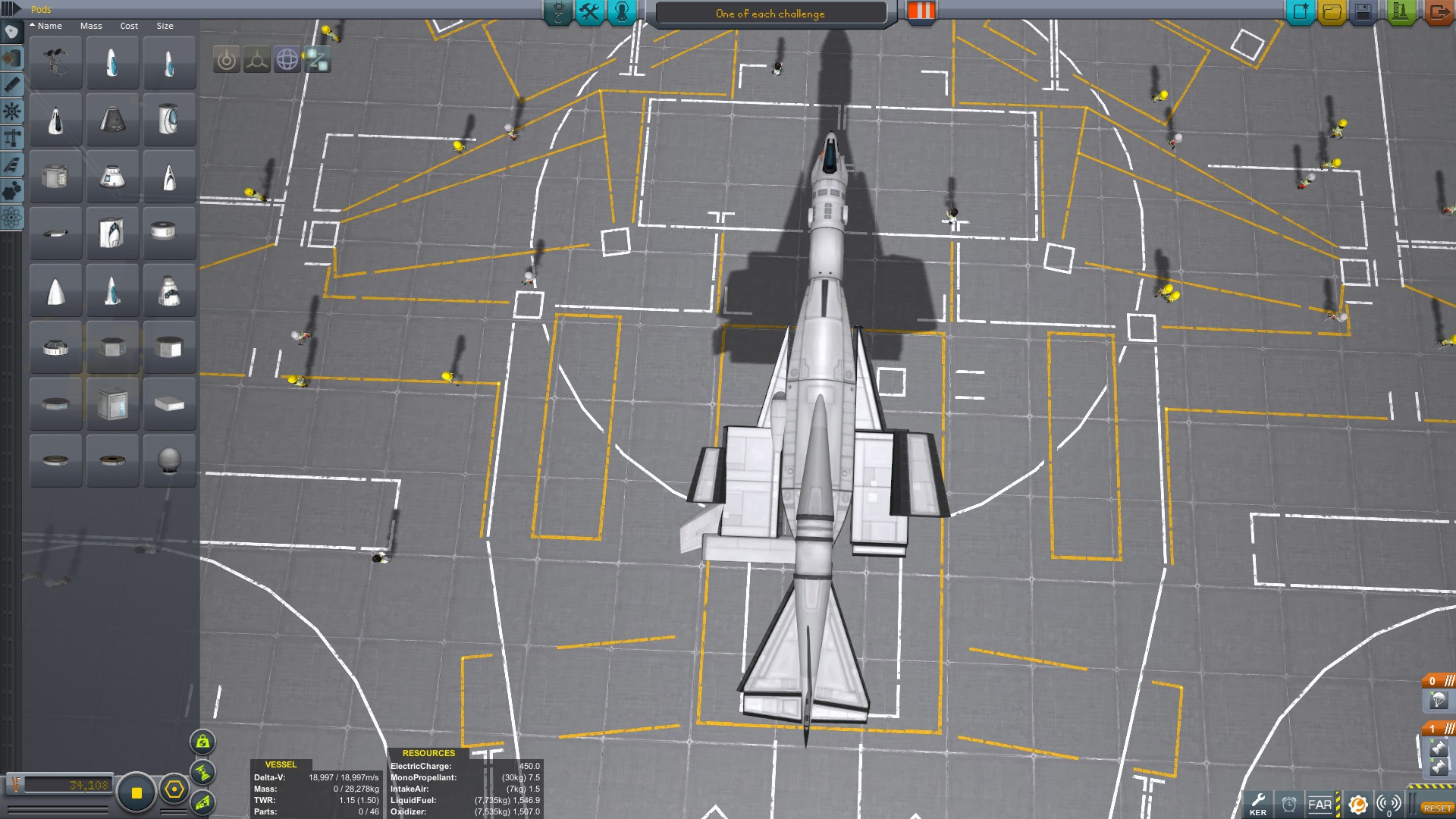This screenshot has width=1456, height=819.
Task: Launch the vessel with the green rocket button
Action: point(1400,12)
